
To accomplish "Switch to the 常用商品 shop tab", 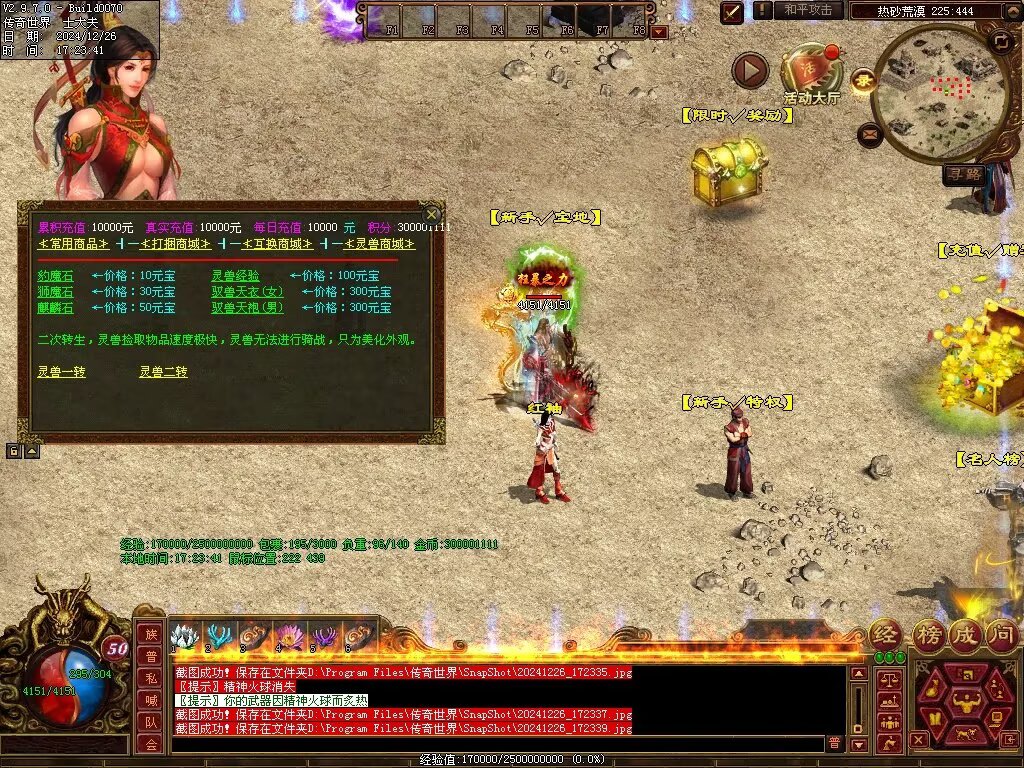I will (x=74, y=244).
